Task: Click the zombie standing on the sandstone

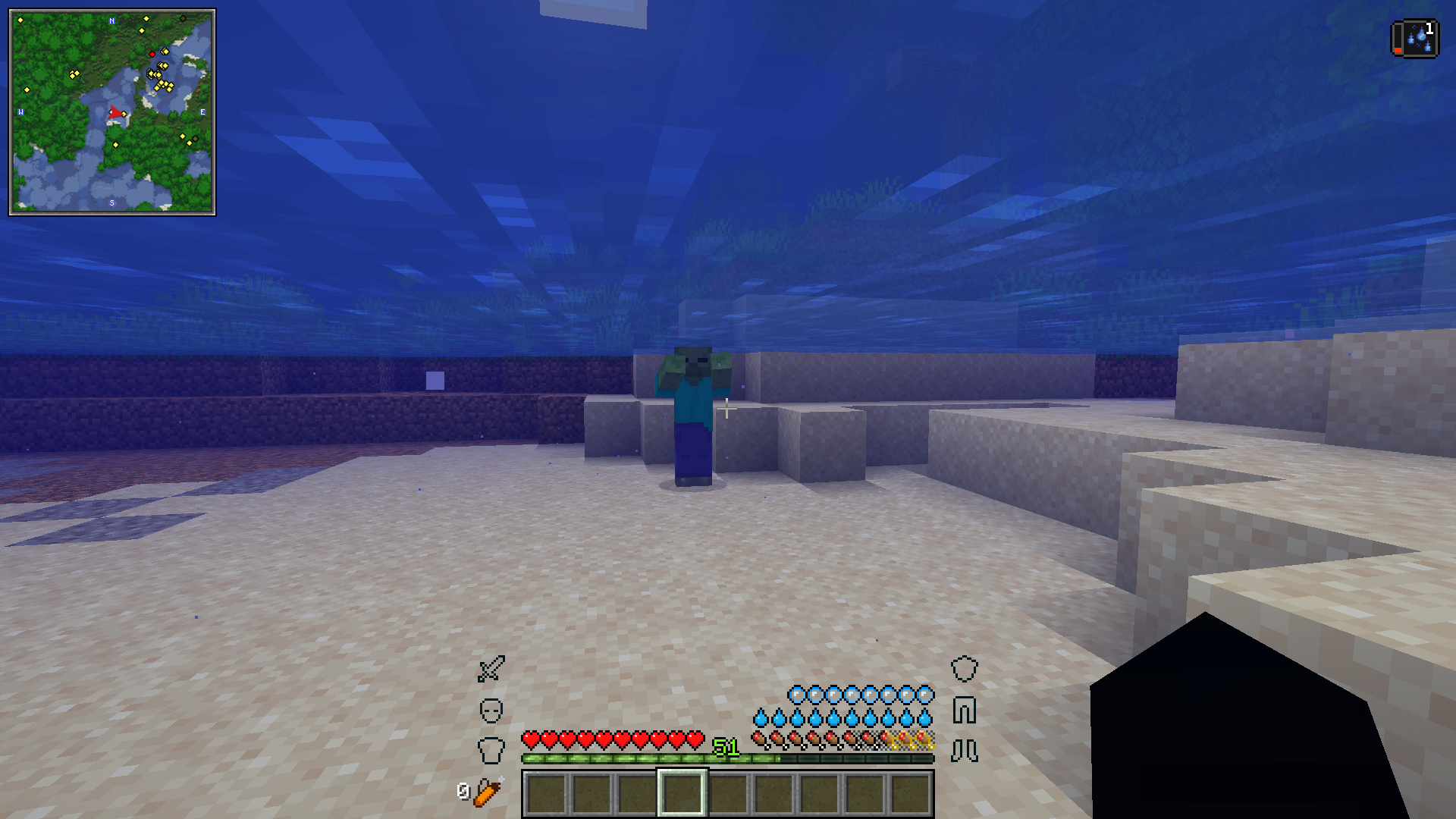Action: tap(694, 402)
